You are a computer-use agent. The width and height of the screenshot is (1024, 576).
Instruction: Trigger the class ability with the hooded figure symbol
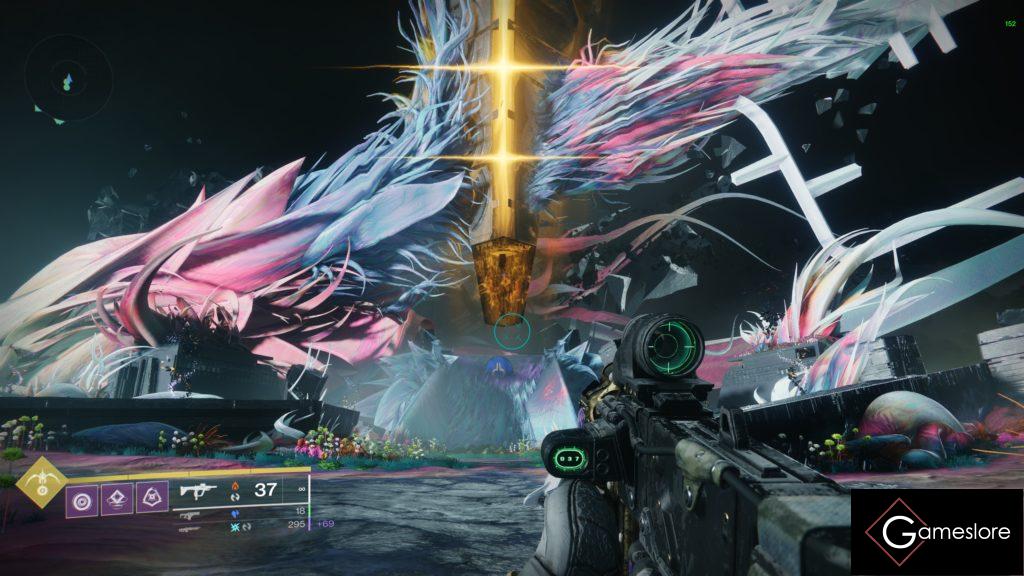152,497
